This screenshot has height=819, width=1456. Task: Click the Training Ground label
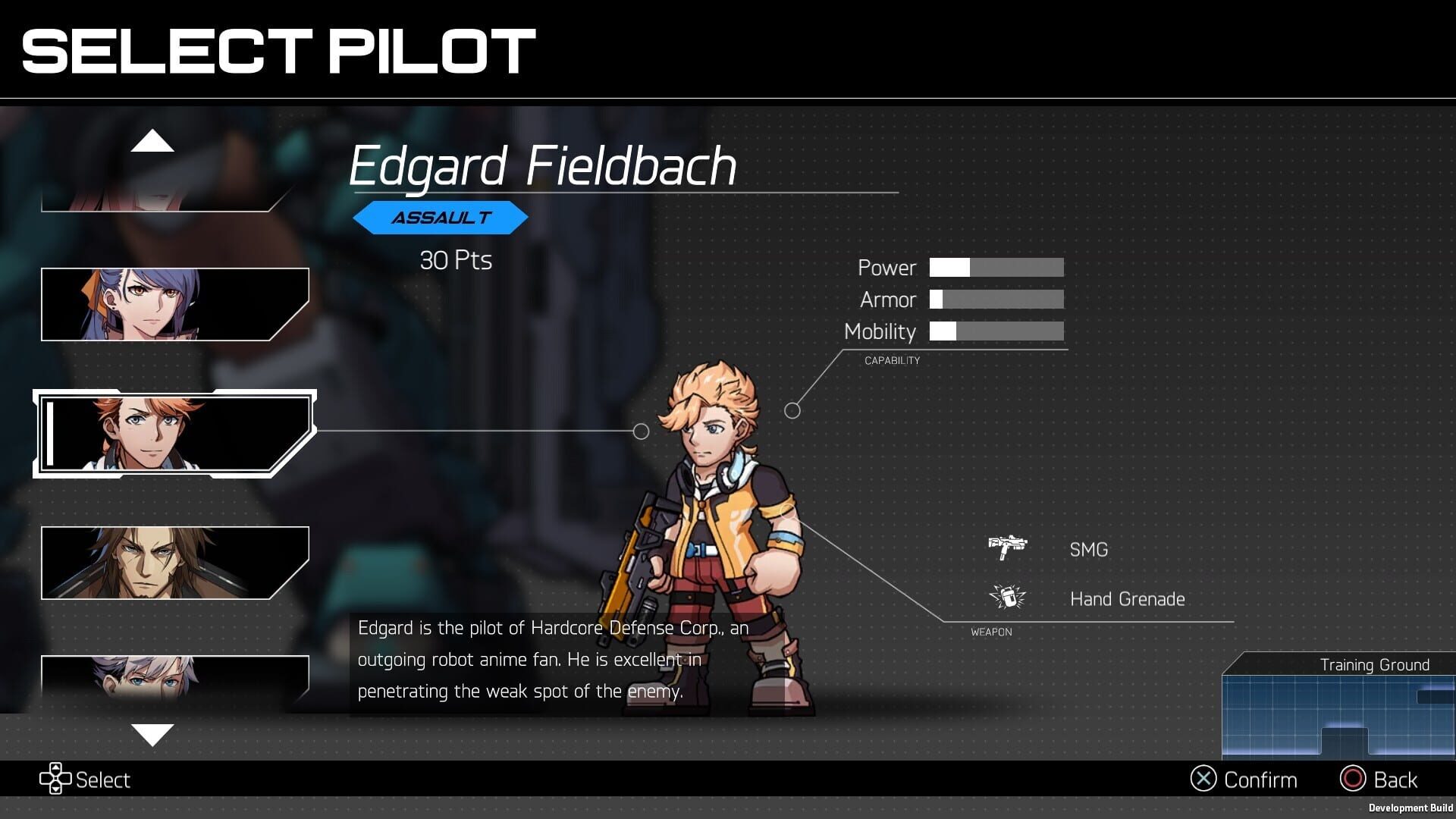[x=1374, y=664]
